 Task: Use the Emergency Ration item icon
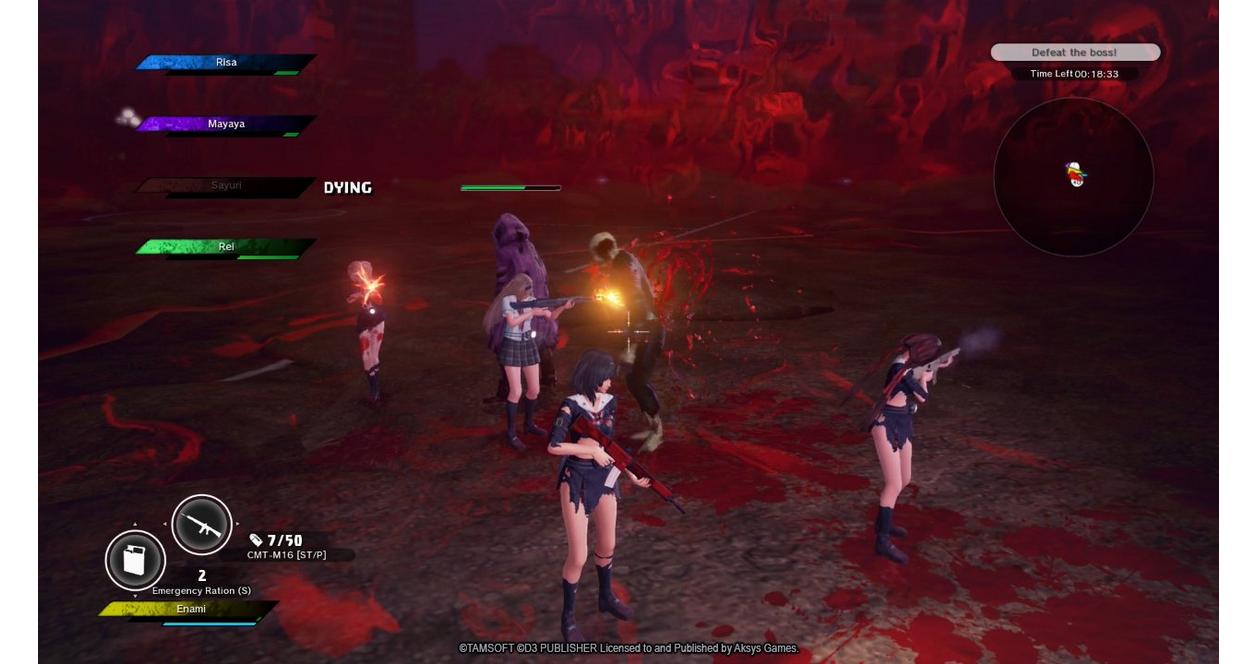135,560
